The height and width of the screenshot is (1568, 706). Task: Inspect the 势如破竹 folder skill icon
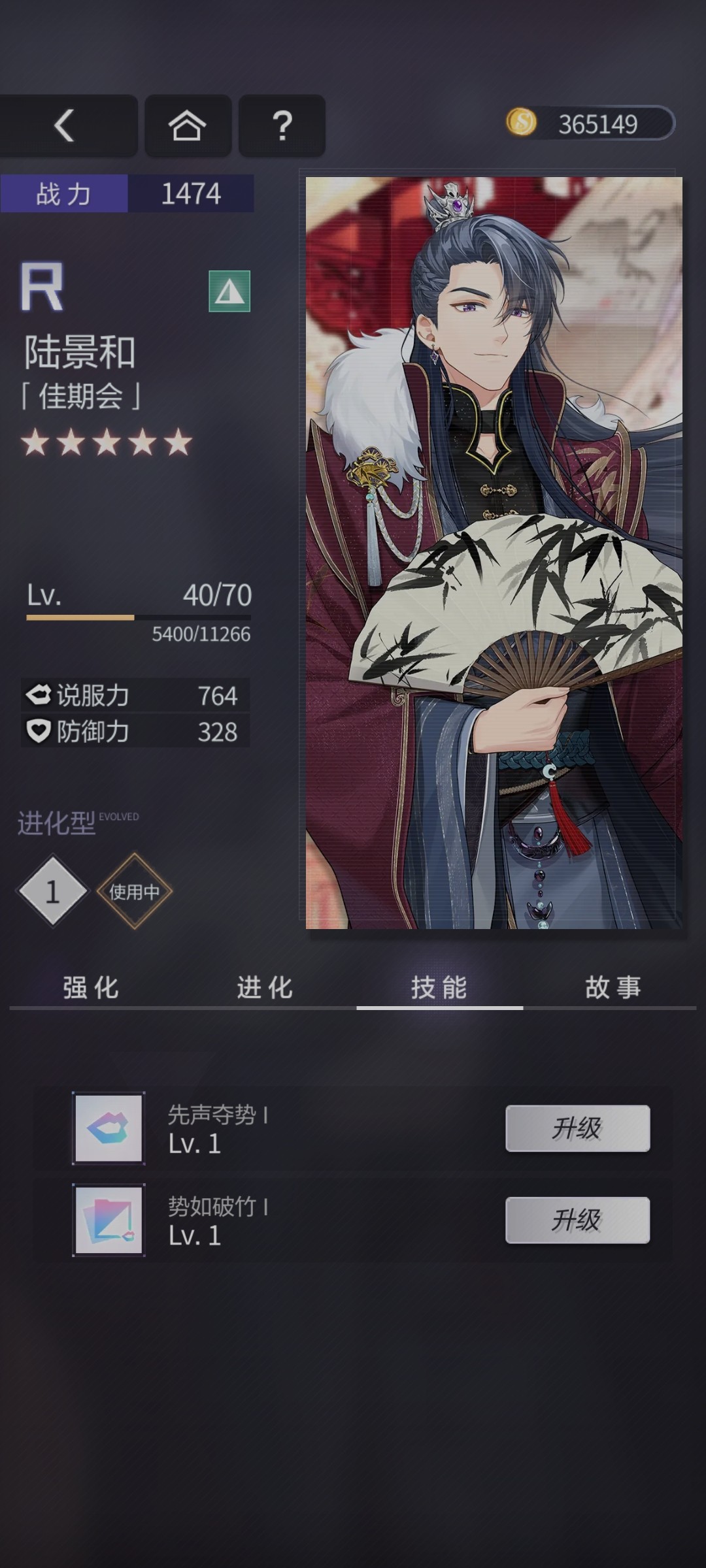(x=109, y=1220)
